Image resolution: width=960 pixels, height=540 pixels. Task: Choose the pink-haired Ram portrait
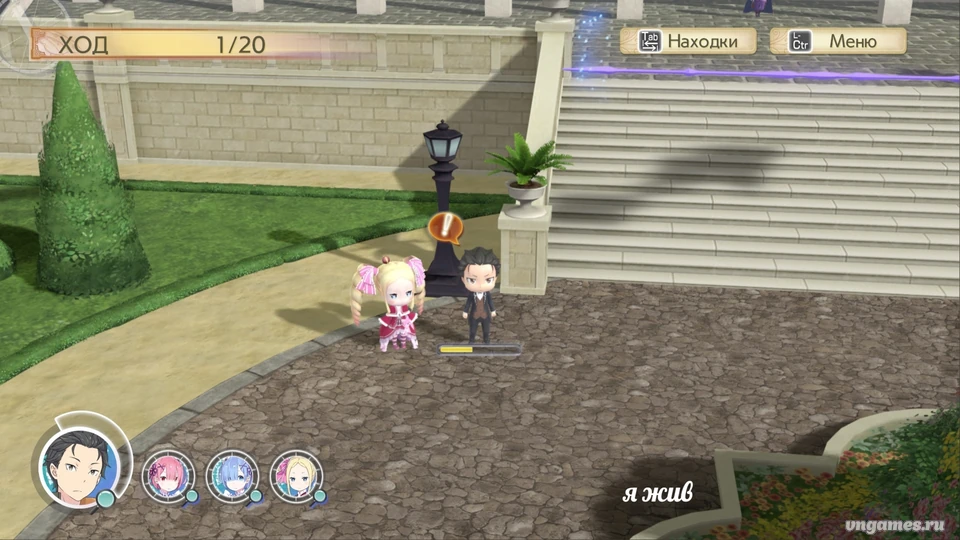167,474
